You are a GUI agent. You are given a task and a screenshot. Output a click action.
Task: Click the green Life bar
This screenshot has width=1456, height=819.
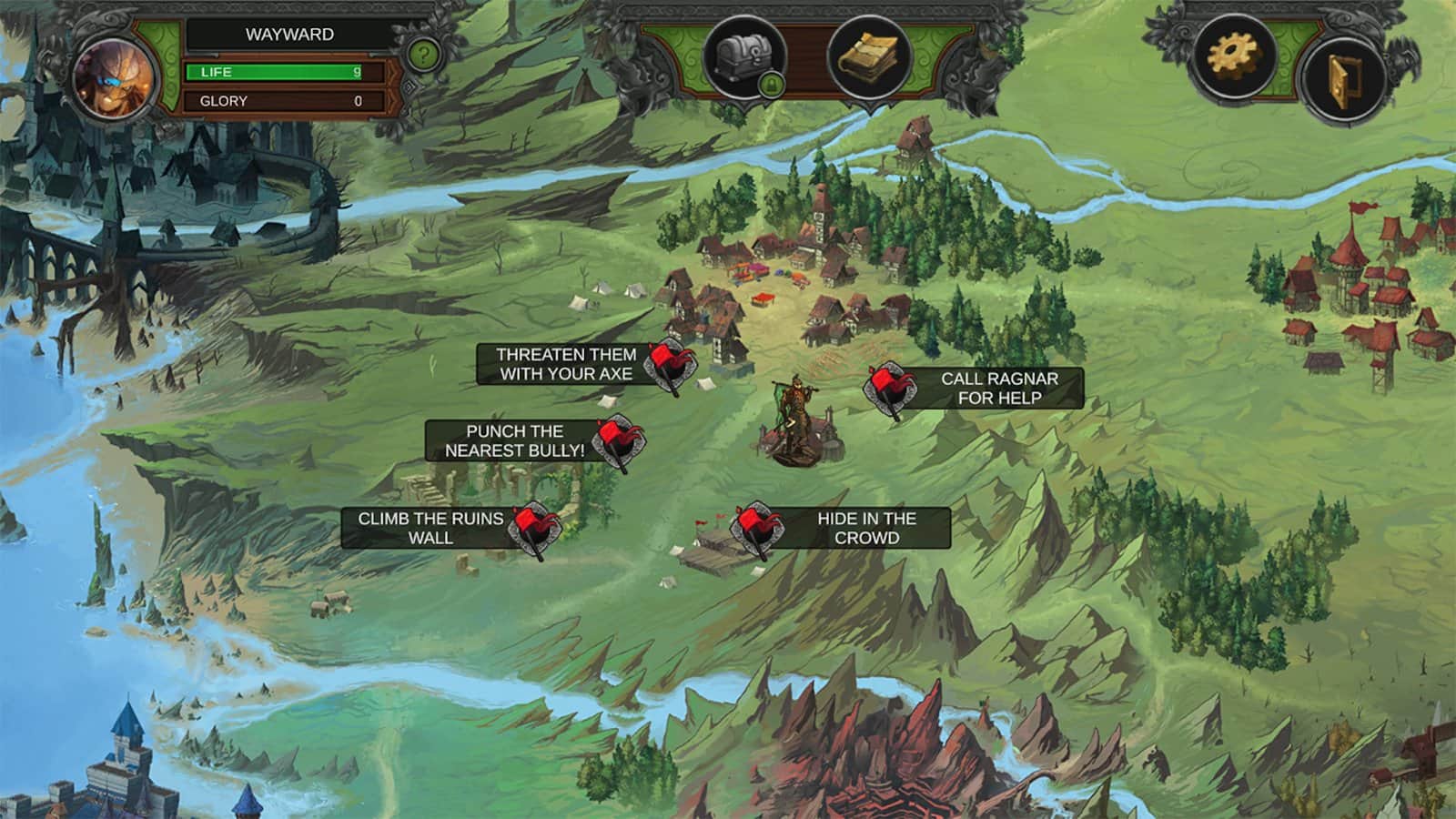pyautogui.click(x=273, y=69)
